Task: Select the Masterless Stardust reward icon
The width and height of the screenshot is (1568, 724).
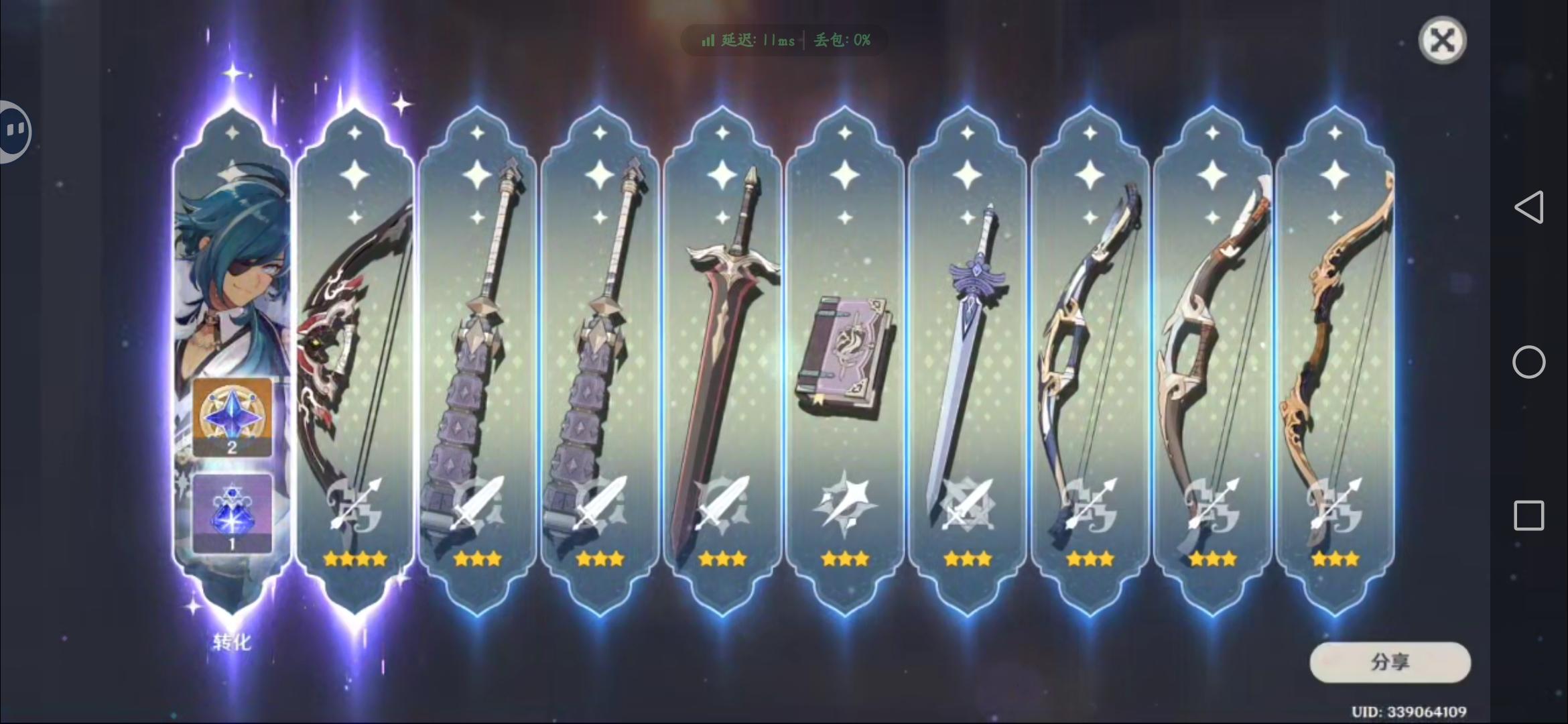Action: (233, 513)
